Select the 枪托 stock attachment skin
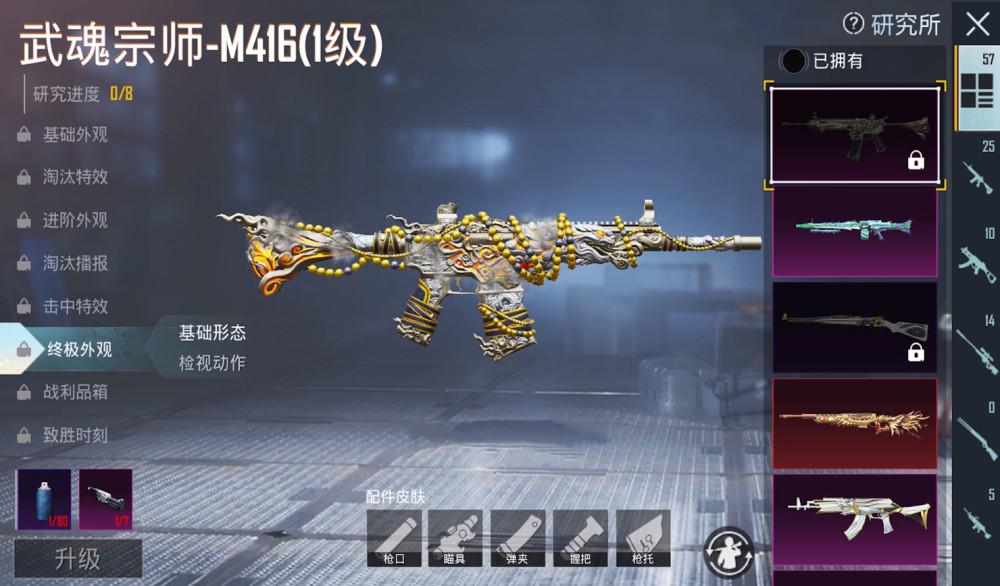 tap(643, 538)
